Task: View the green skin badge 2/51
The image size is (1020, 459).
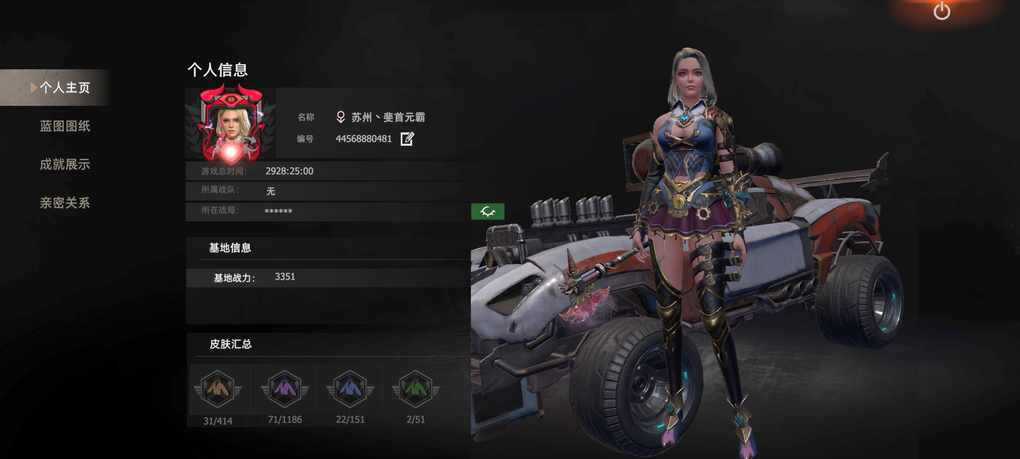Action: click(415, 389)
